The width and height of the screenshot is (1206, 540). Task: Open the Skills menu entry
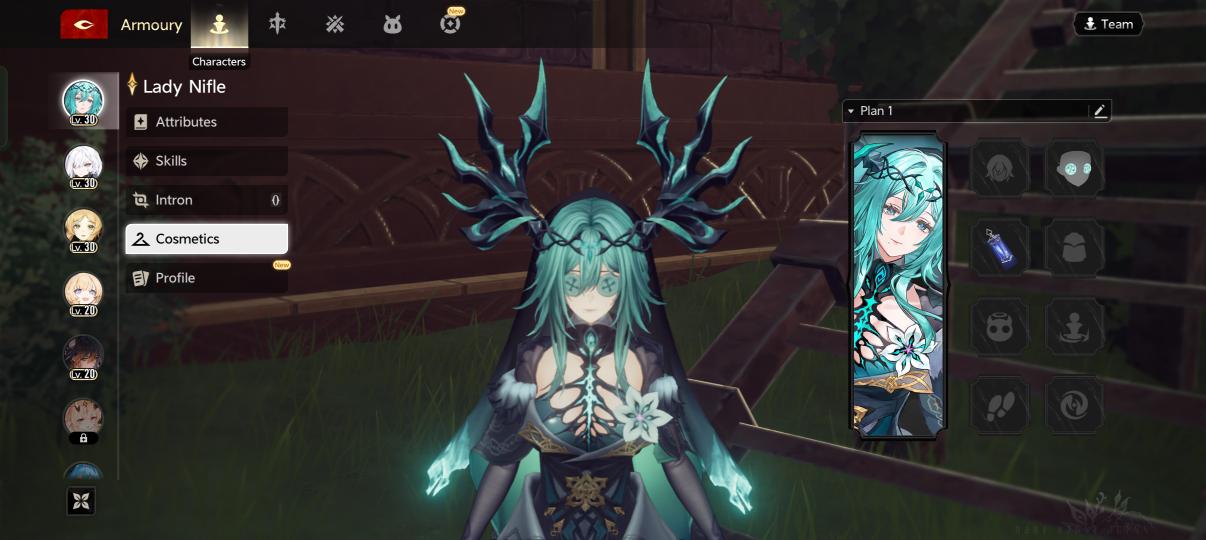[x=206, y=161]
